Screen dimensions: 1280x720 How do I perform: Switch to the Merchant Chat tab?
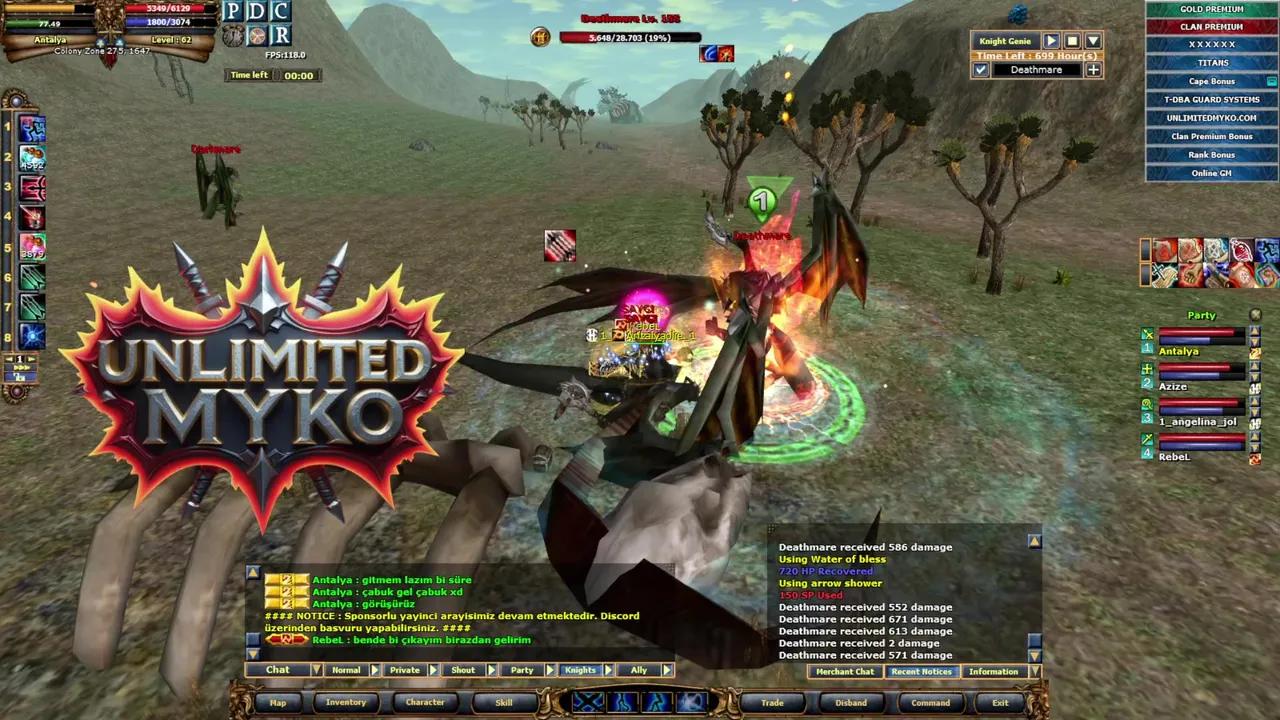click(845, 671)
